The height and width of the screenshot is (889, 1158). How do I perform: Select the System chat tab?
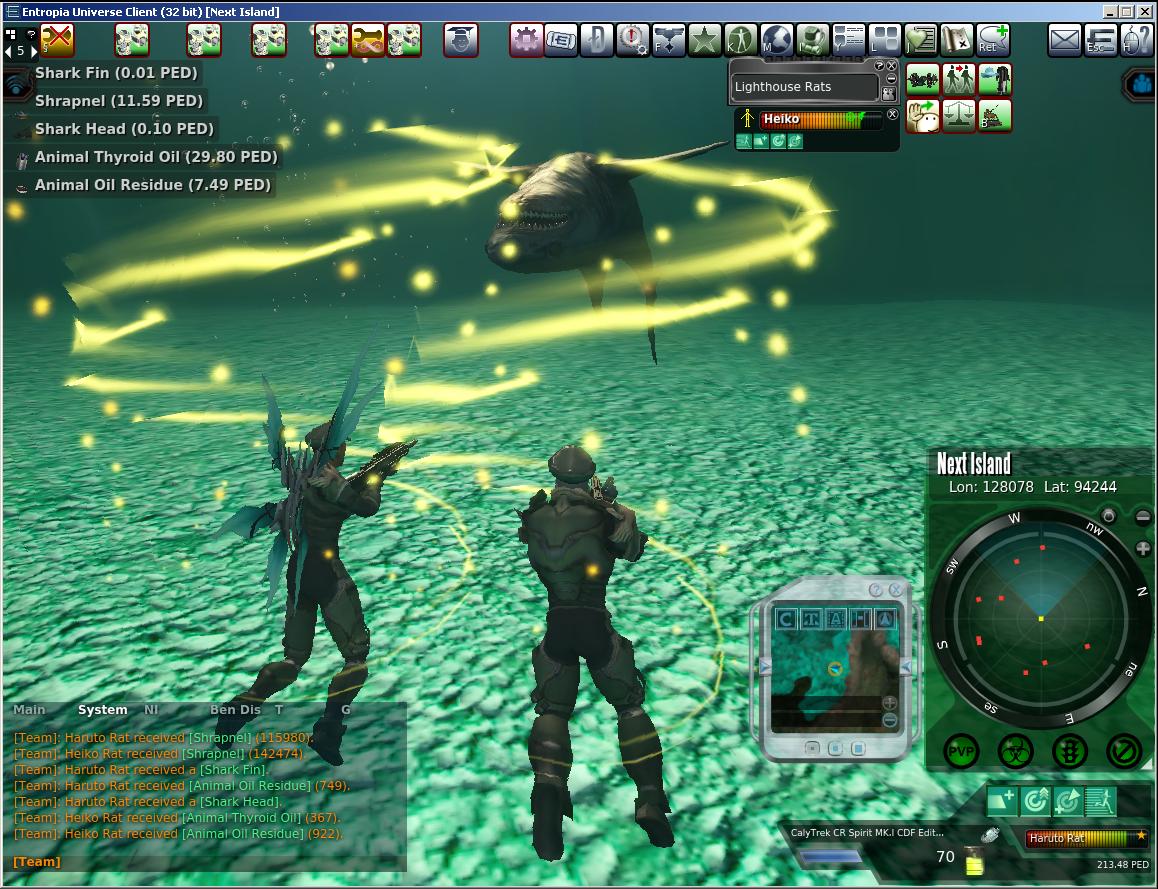tap(103, 710)
